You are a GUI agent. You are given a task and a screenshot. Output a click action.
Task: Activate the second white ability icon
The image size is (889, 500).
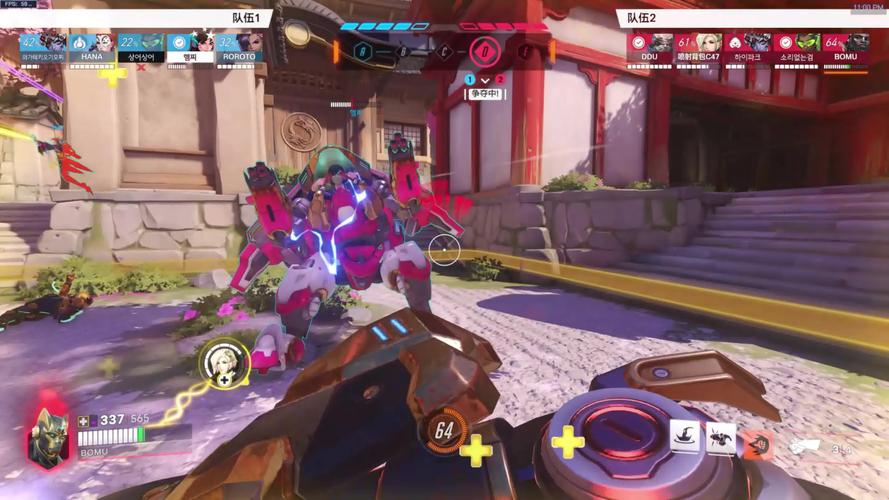(x=721, y=437)
